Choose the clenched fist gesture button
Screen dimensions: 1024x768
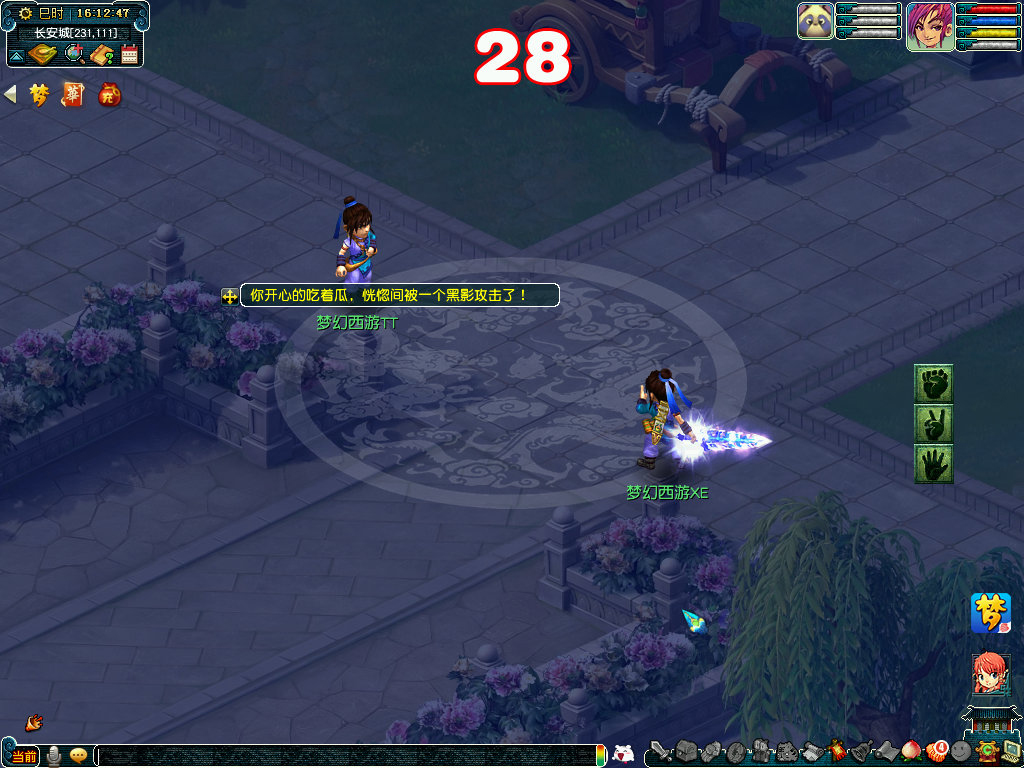(x=934, y=383)
